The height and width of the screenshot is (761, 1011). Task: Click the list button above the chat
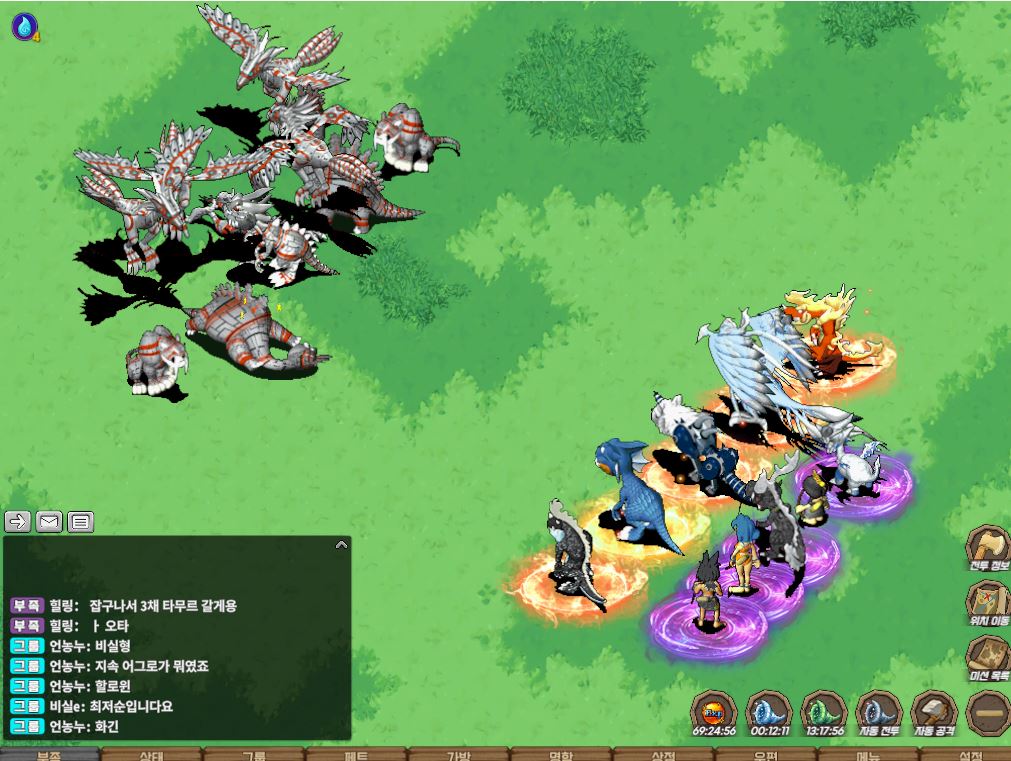[x=81, y=521]
